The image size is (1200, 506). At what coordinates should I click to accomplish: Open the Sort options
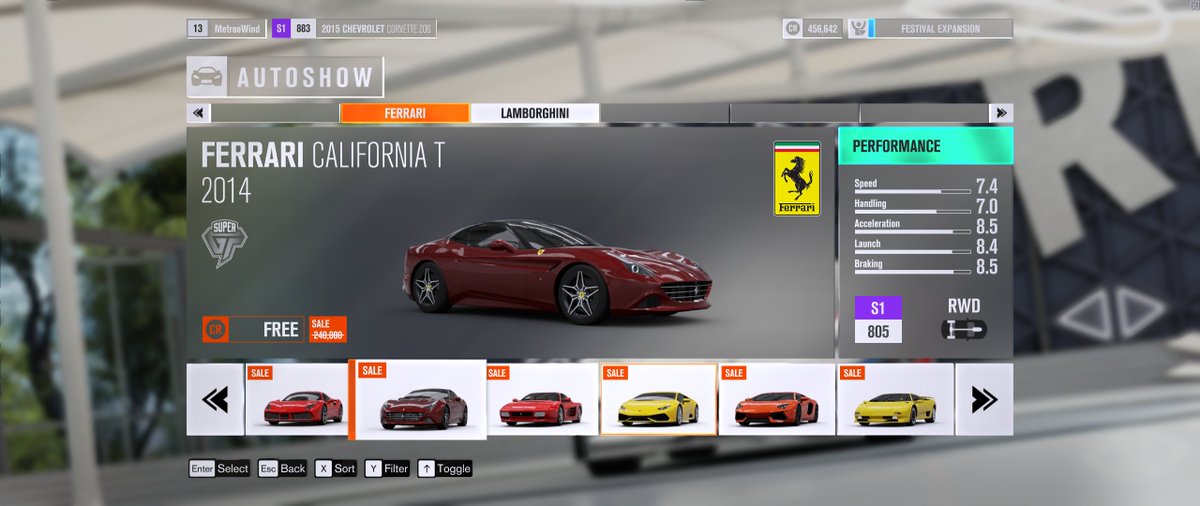pos(336,468)
